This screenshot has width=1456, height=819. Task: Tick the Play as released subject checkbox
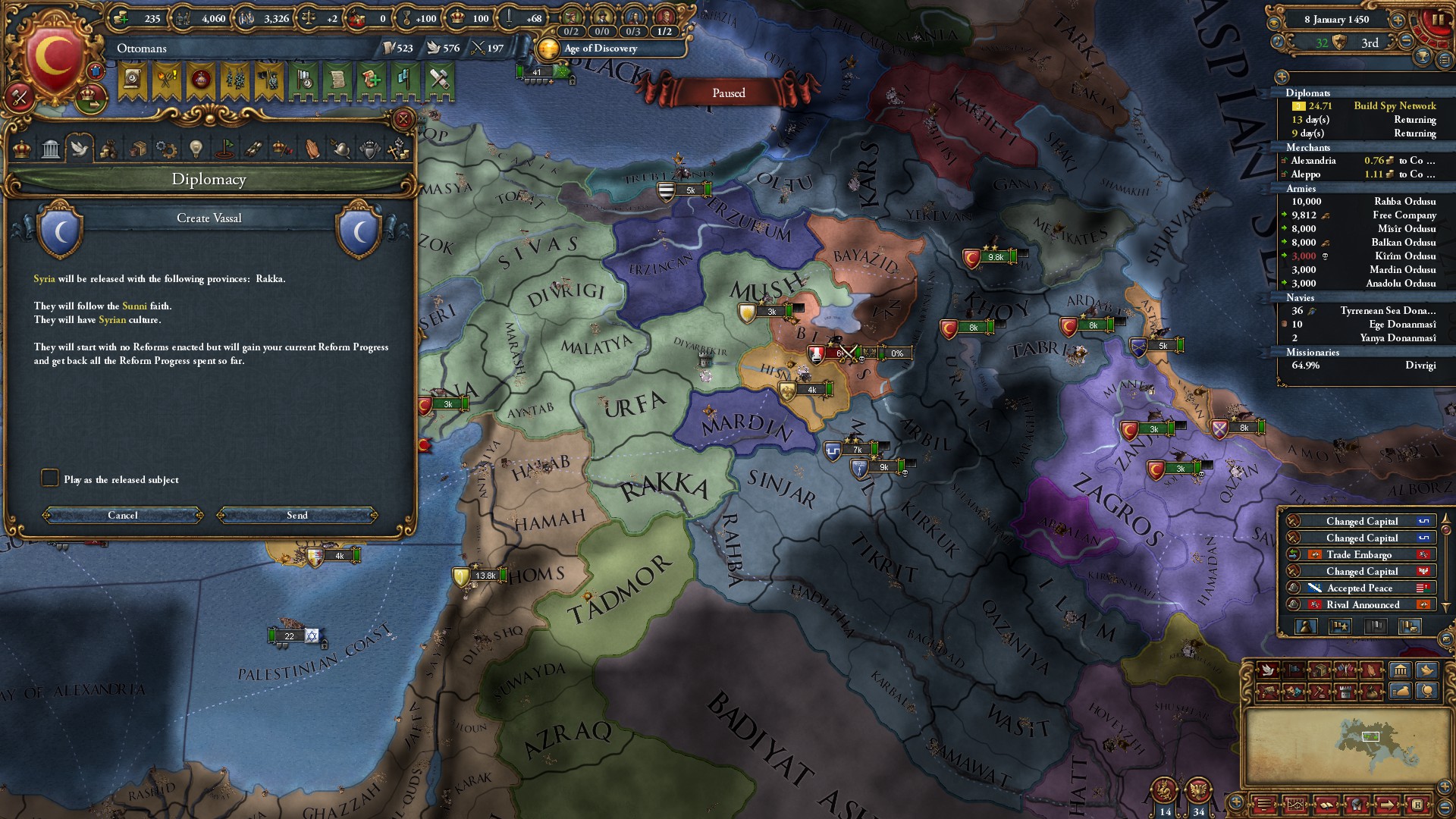(50, 478)
